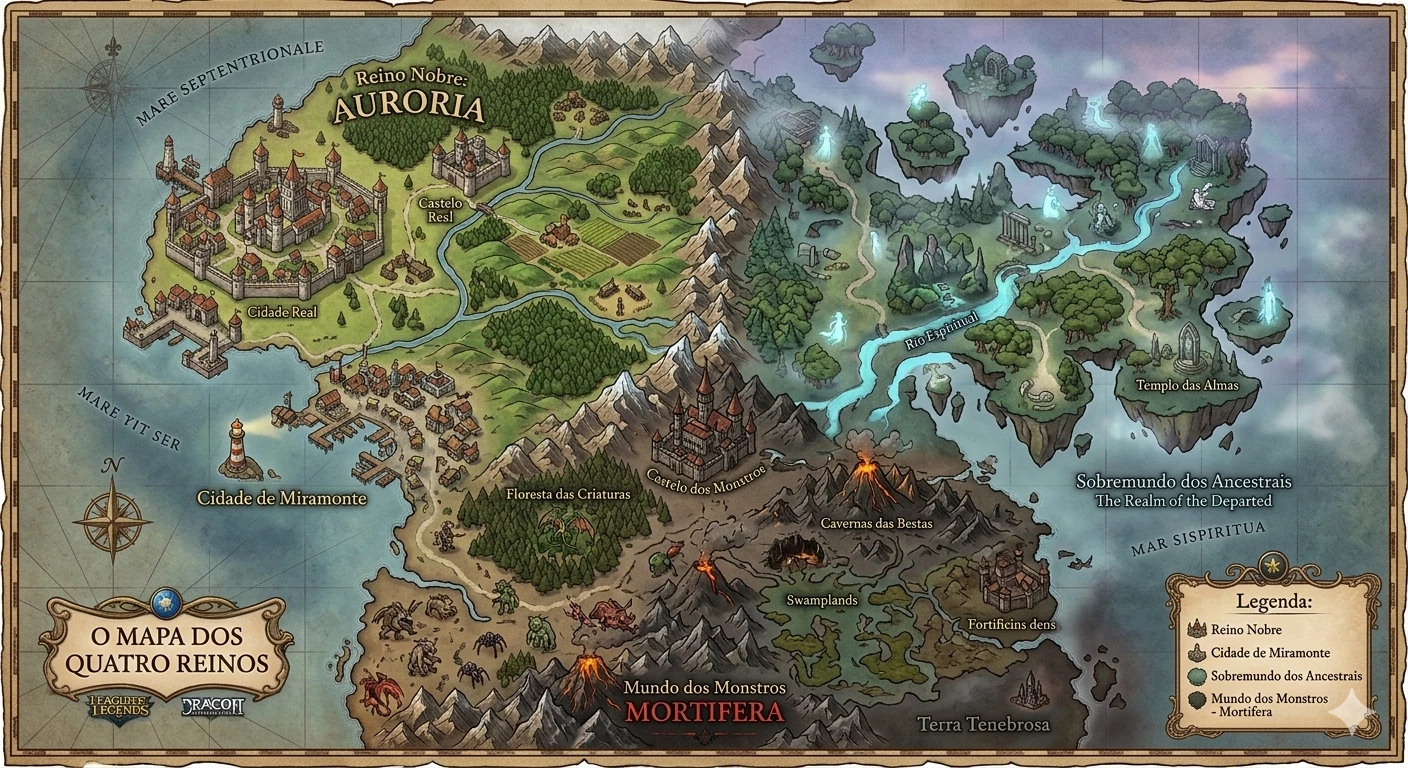The height and width of the screenshot is (768, 1408).
Task: Select the Floresta das Criaturas label
Action: 567,494
